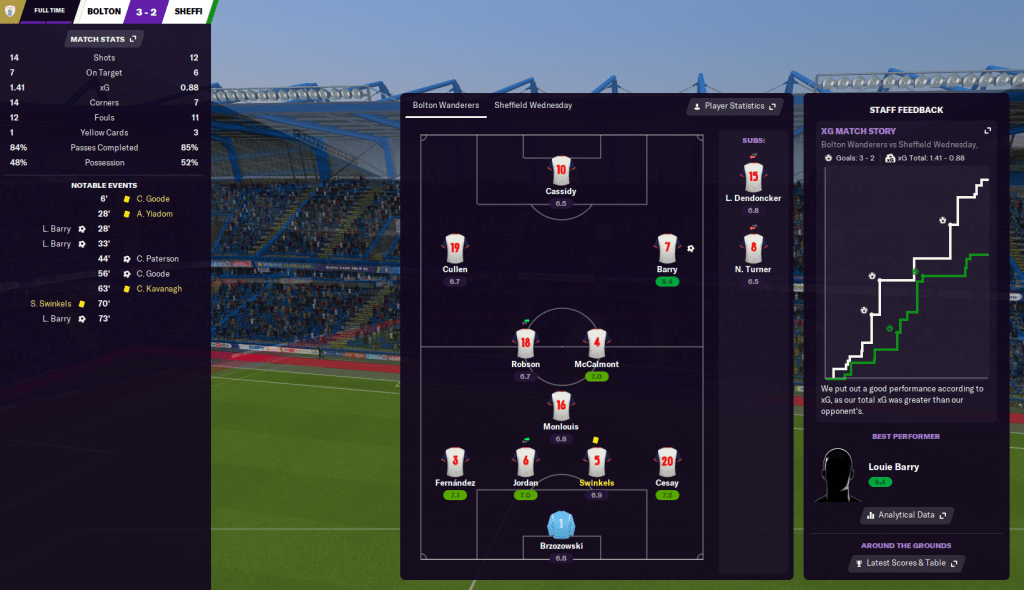Select the Bolton Wanderers tab
Image resolution: width=1024 pixels, height=590 pixels.
coord(446,105)
